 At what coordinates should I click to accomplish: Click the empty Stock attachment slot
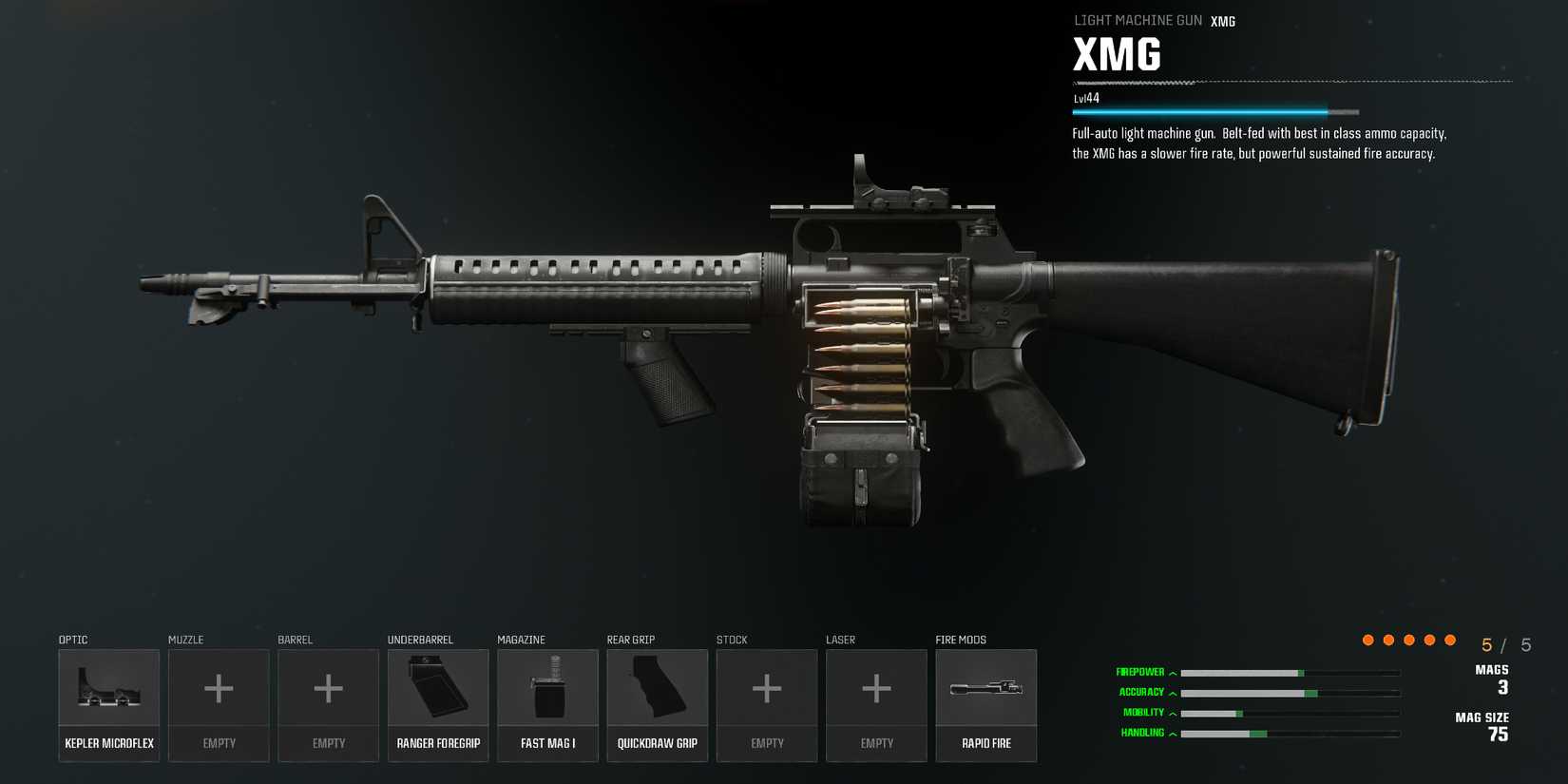[767, 703]
